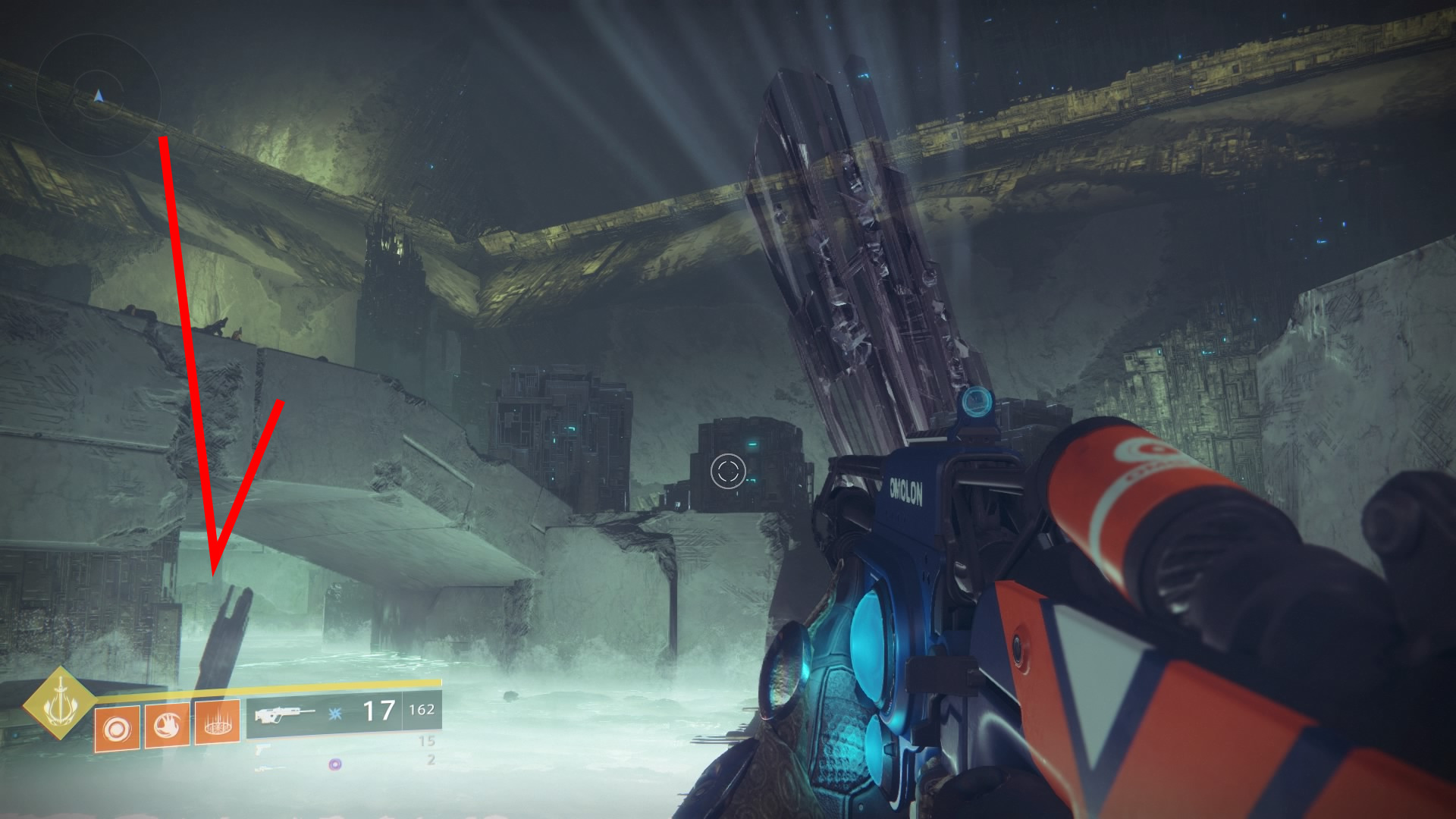
Task: Select the equipped rifle weapon icon
Action: (x=284, y=713)
